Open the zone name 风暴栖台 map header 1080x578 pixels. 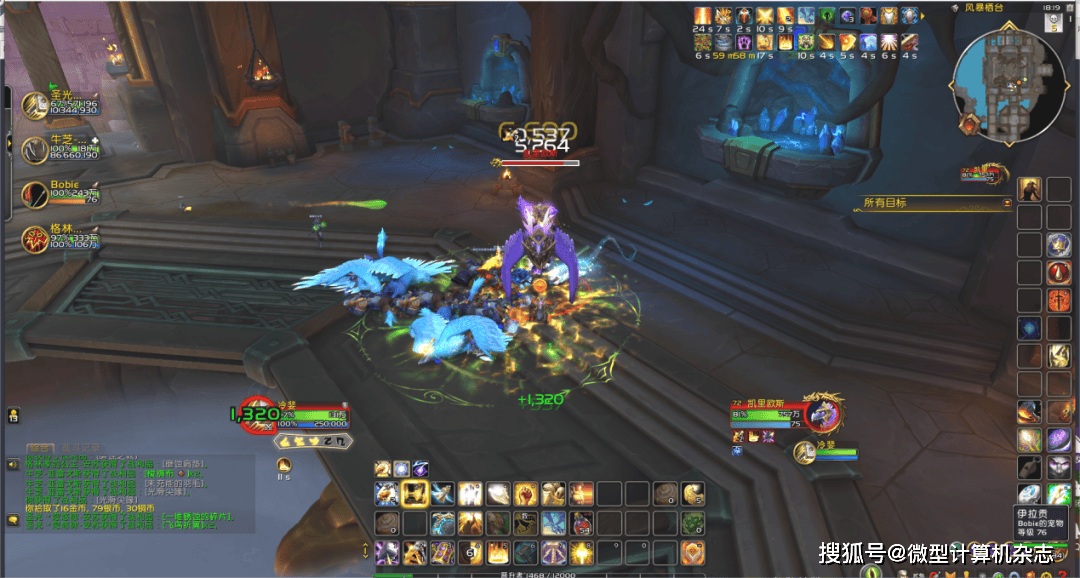(984, 7)
